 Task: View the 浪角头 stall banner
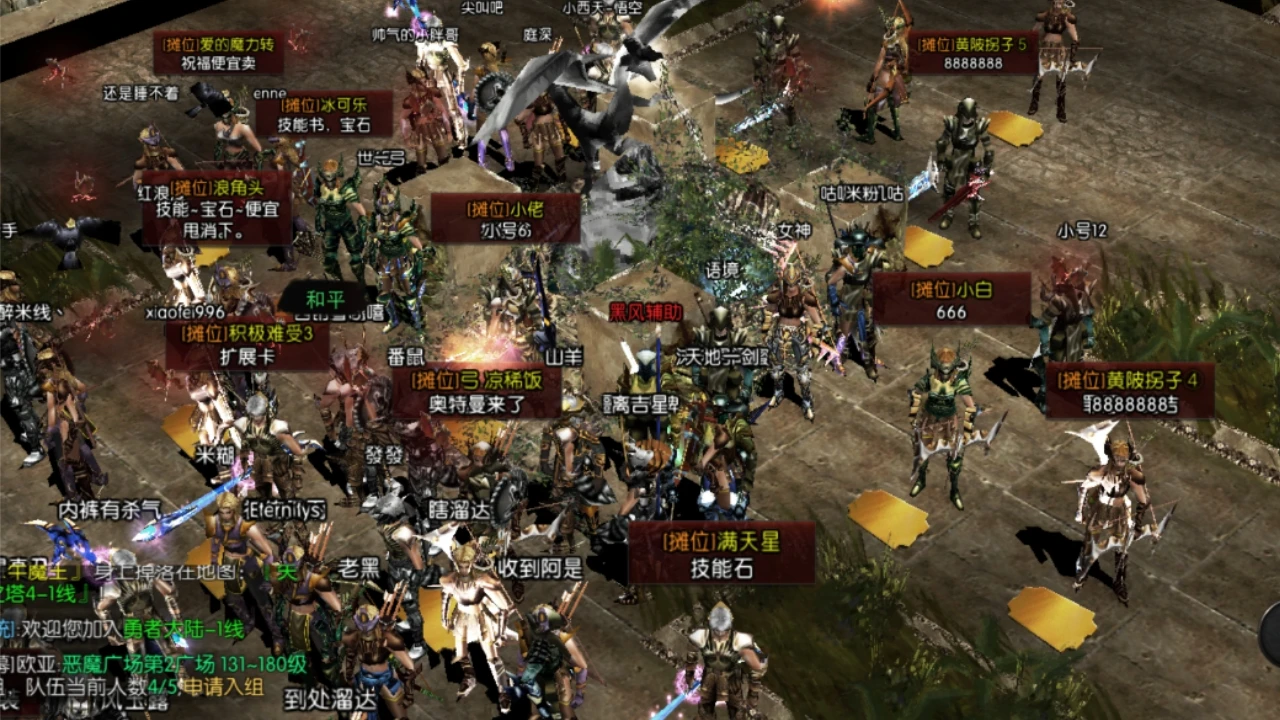tap(216, 207)
